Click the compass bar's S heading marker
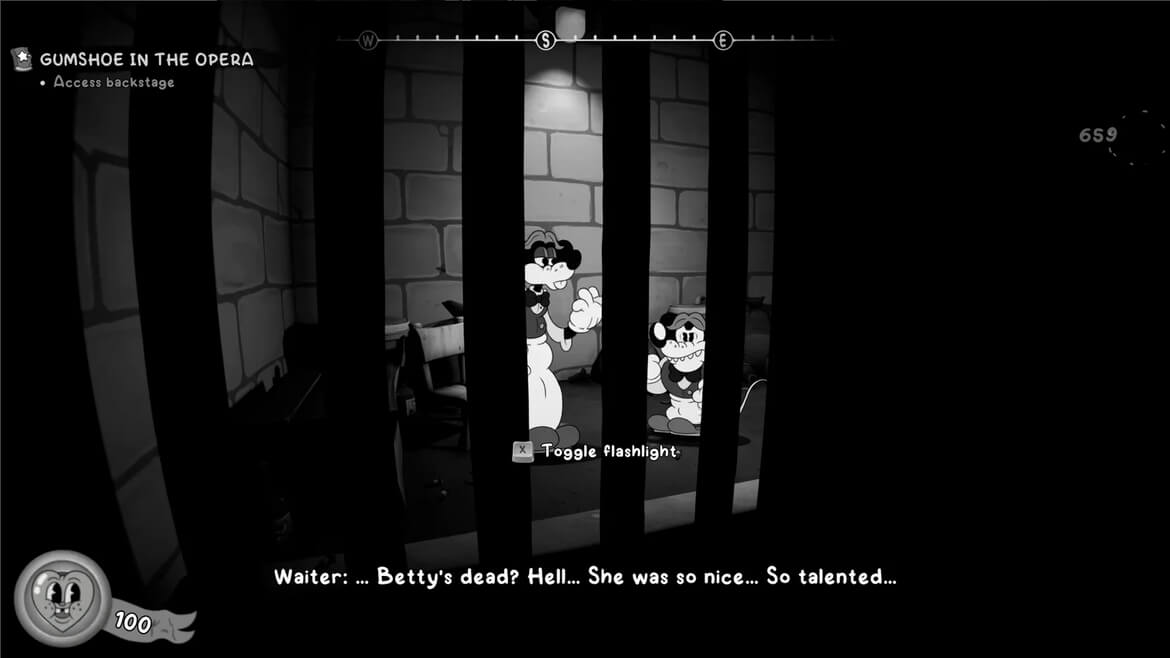Image resolution: width=1170 pixels, height=658 pixels. pyautogui.click(x=546, y=40)
